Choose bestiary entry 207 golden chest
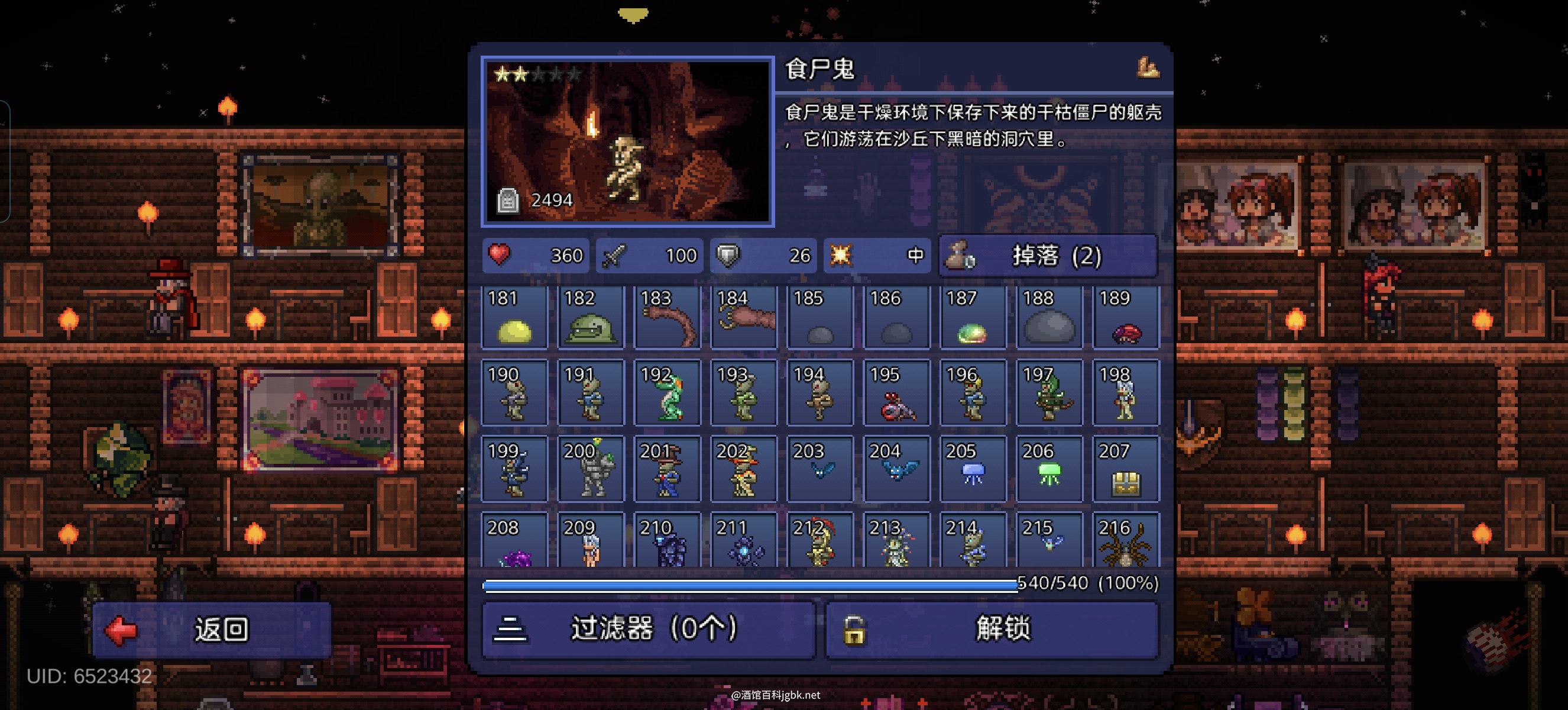1568x710 pixels. [1126, 469]
